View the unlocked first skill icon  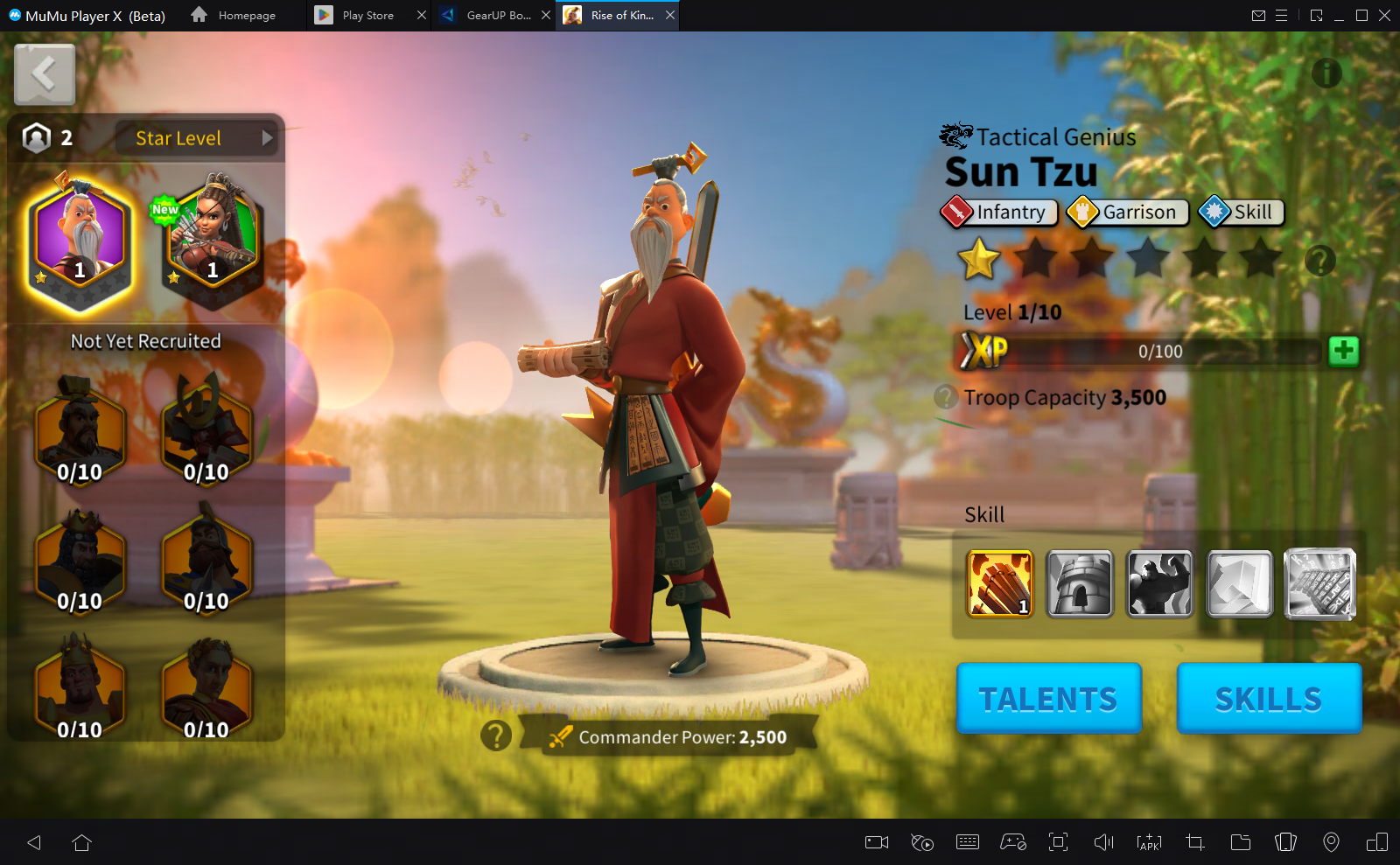coord(999,583)
